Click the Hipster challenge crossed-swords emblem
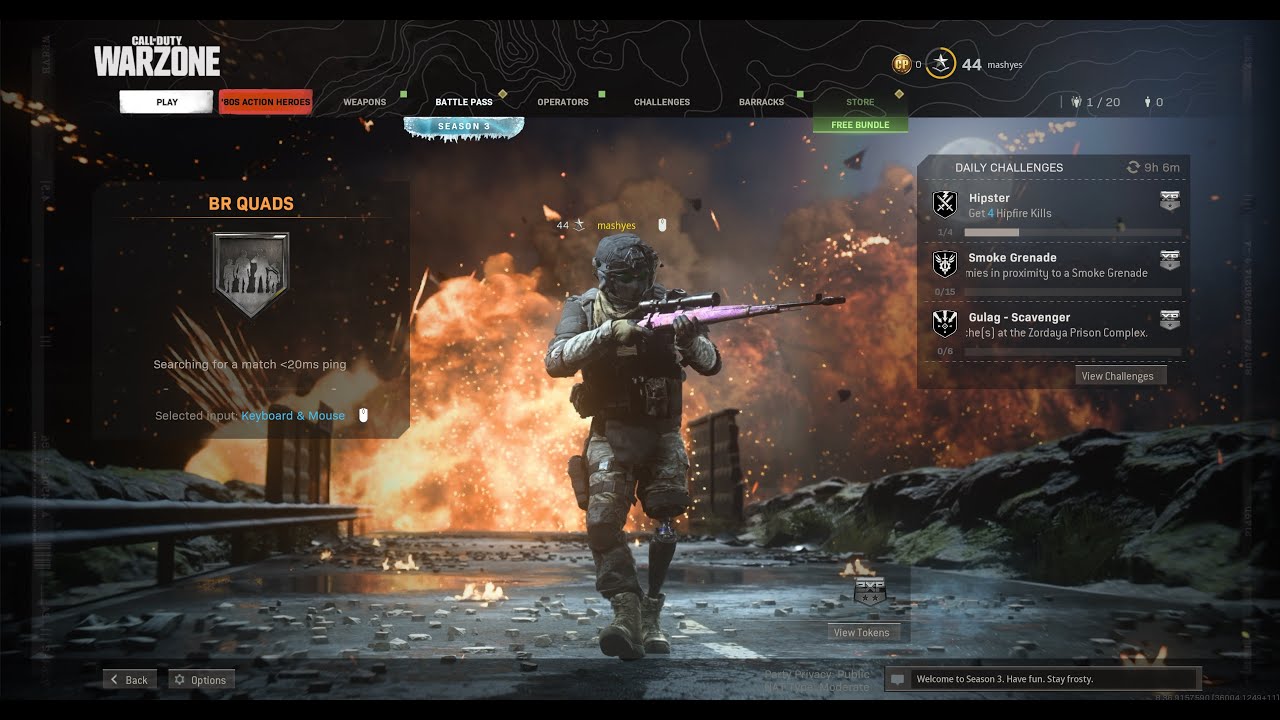This screenshot has width=1280, height=720. click(943, 203)
